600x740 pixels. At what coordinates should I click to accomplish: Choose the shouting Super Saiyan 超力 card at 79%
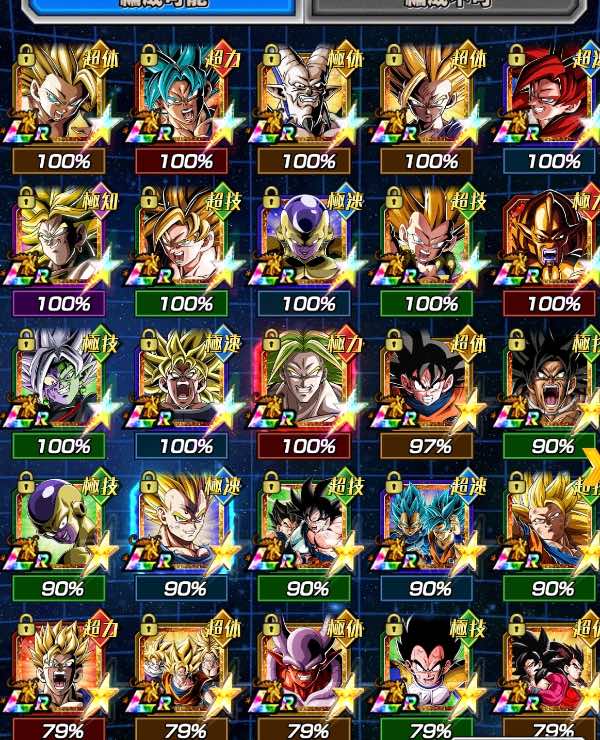pyautogui.click(x=64, y=665)
